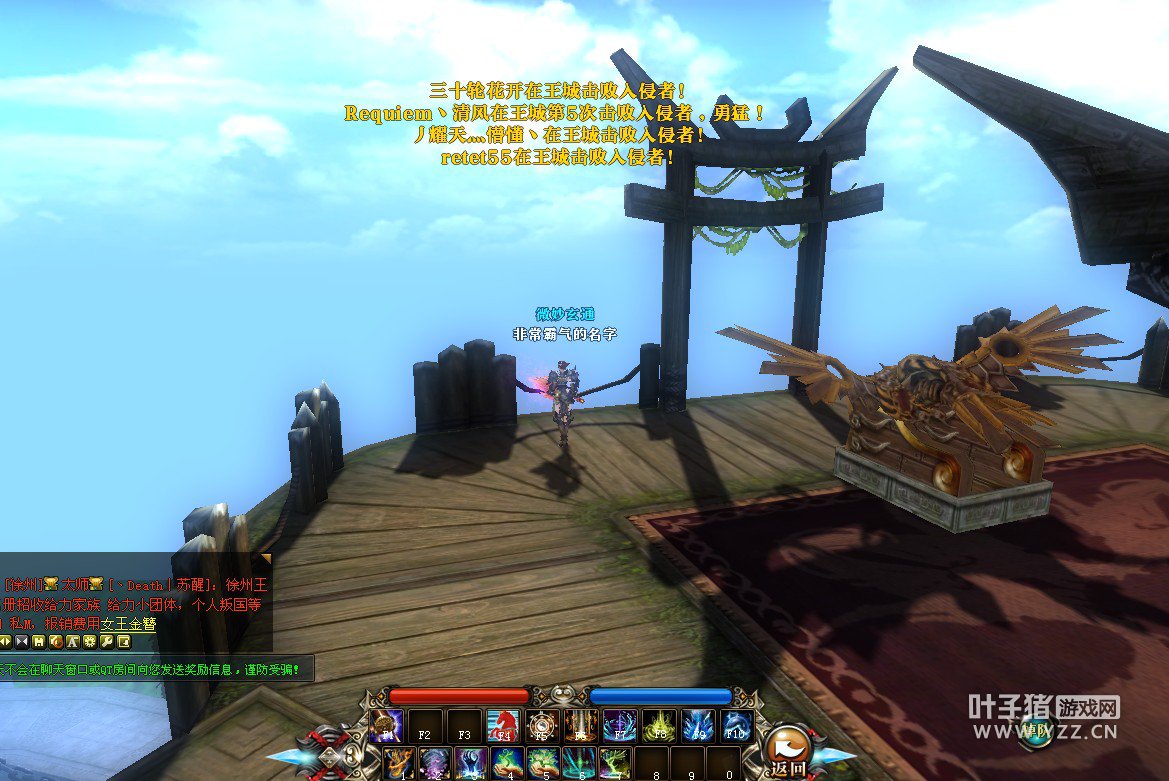Cast the F8 yellow-green flame skill
This screenshot has width=1169, height=781.
[658, 726]
